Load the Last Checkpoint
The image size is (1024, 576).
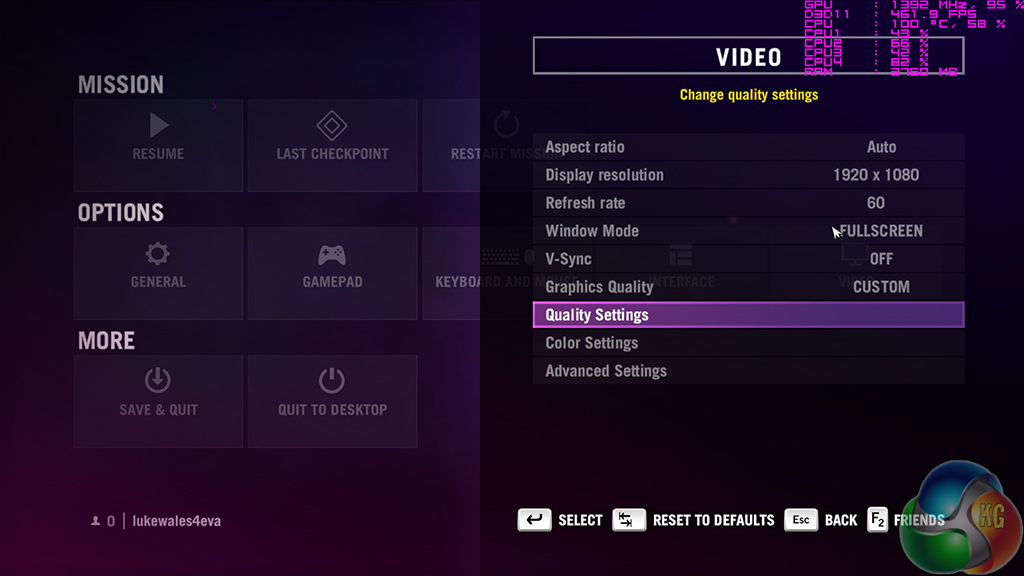[332, 145]
